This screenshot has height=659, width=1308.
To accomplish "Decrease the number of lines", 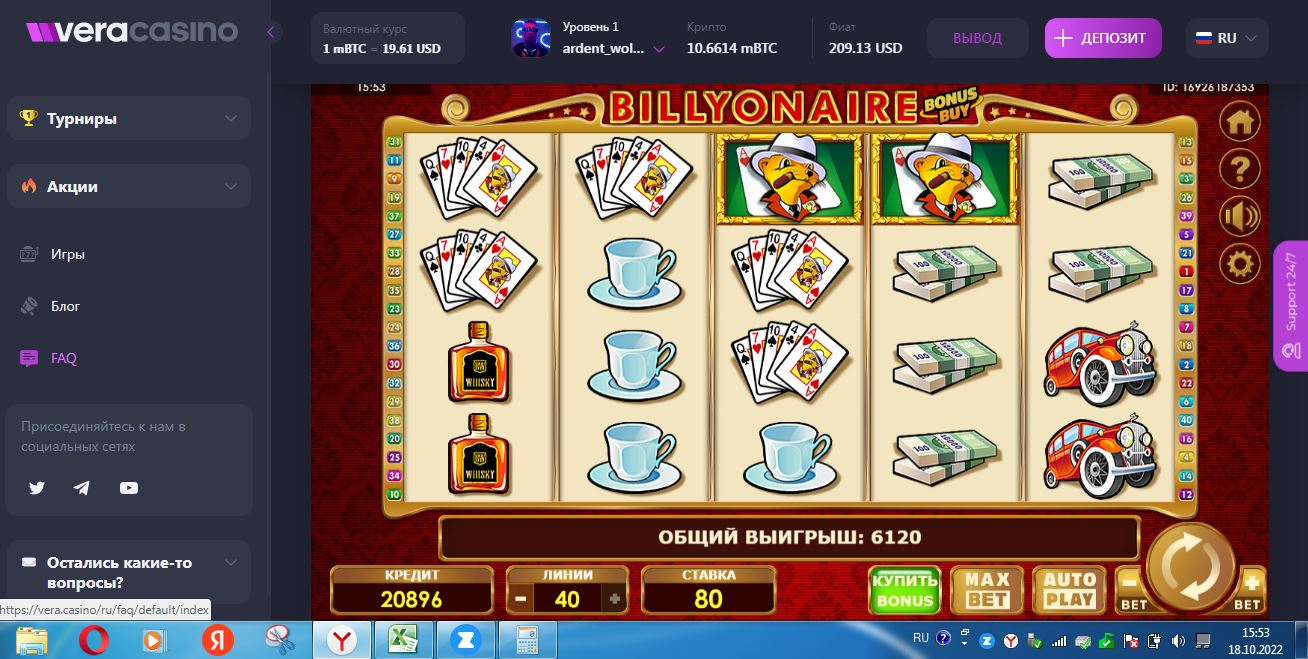I will [520, 599].
